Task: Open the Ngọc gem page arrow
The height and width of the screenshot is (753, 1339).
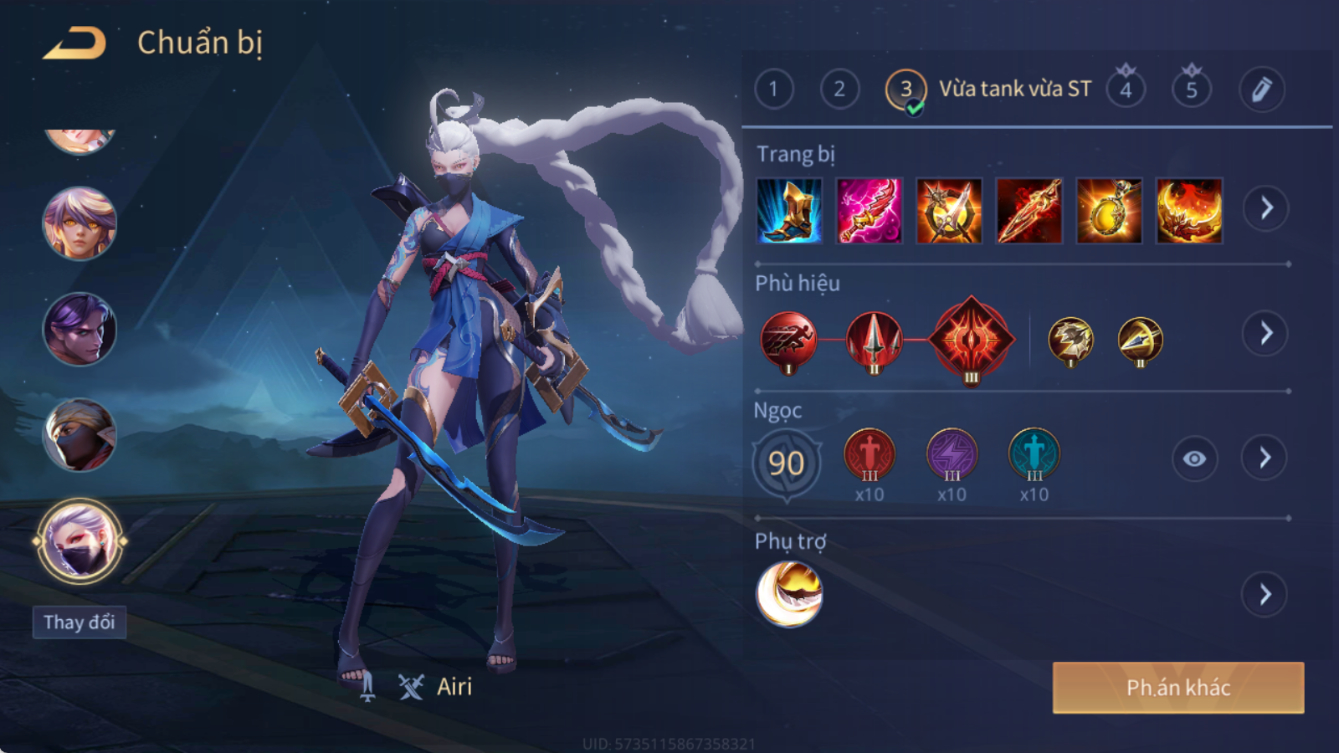Action: coord(1264,458)
